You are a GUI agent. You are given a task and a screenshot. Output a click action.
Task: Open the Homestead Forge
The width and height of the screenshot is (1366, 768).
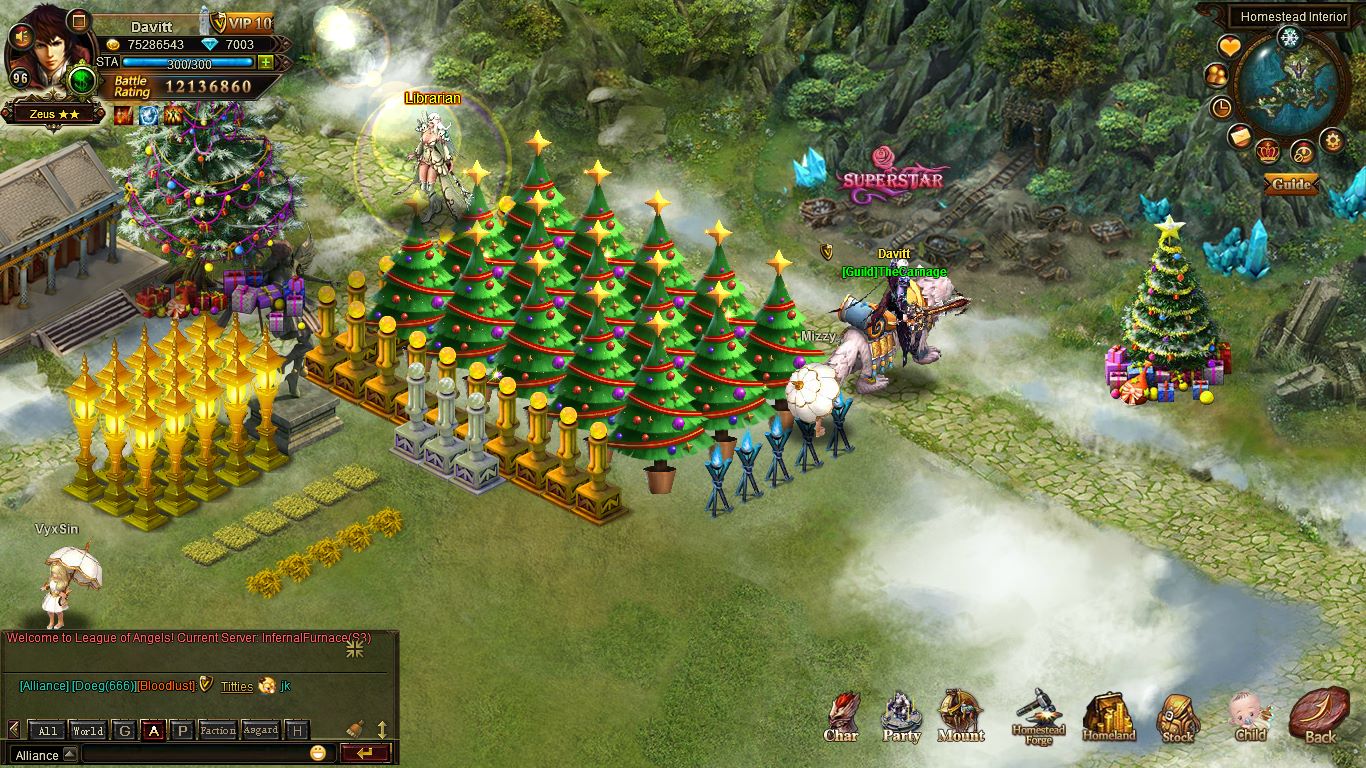pos(1038,716)
